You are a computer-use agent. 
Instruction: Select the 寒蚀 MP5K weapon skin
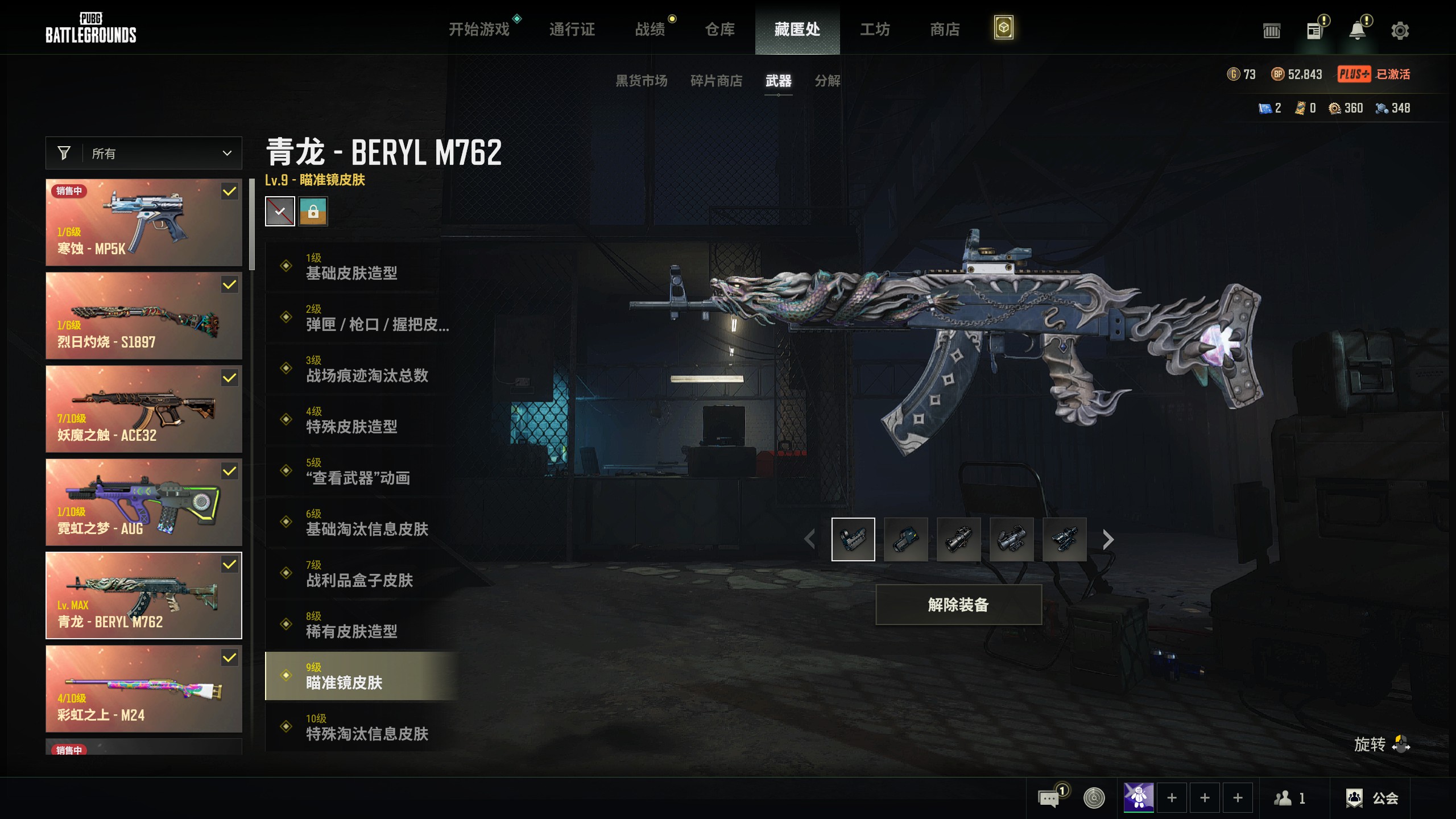click(144, 222)
